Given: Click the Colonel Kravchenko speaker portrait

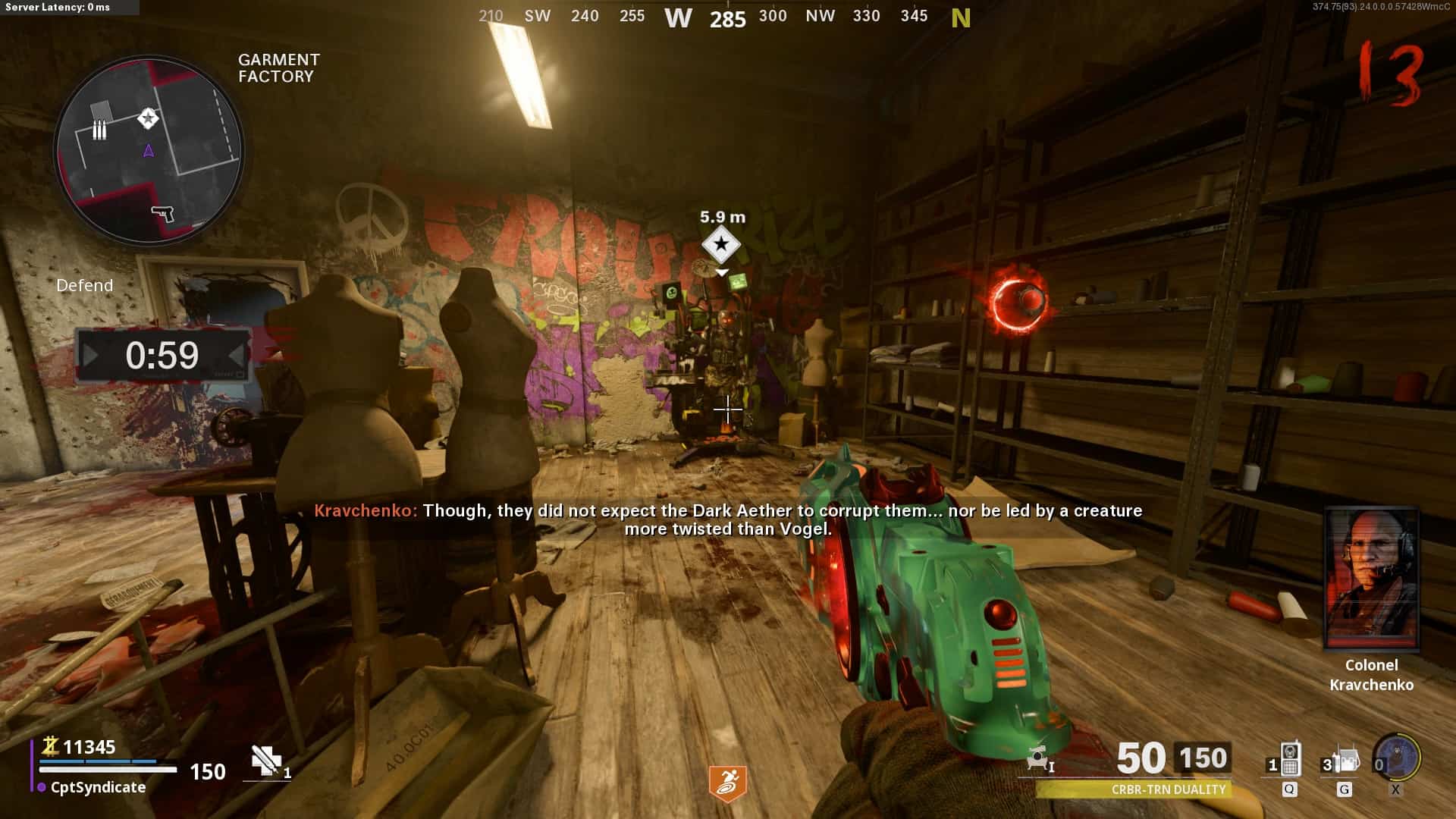Looking at the screenshot, I should click(x=1371, y=579).
